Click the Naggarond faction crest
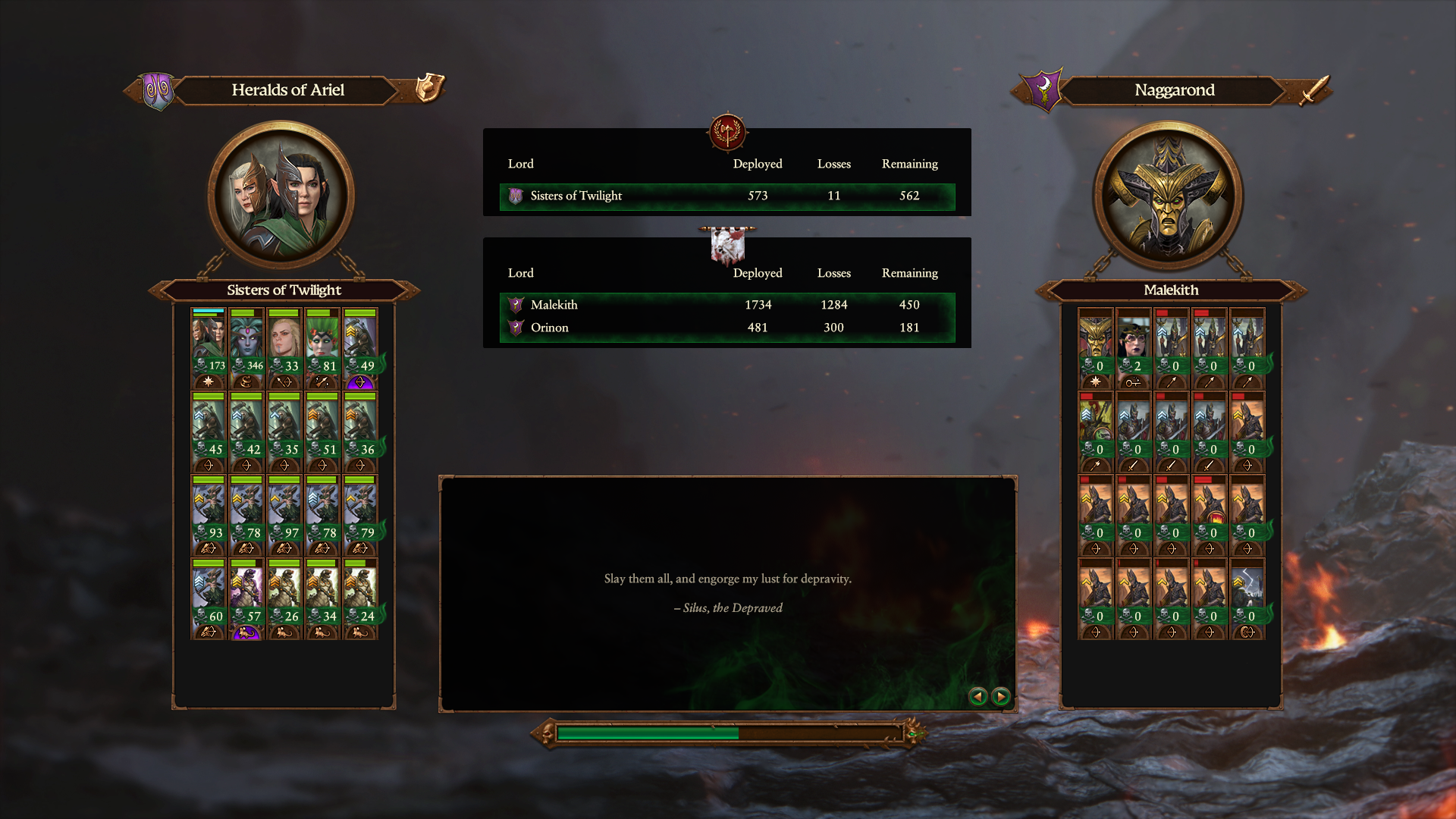 click(1043, 90)
